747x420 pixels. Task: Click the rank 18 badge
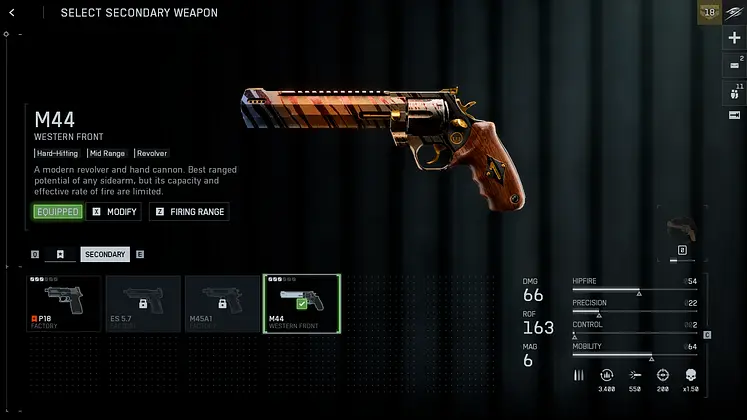709,12
